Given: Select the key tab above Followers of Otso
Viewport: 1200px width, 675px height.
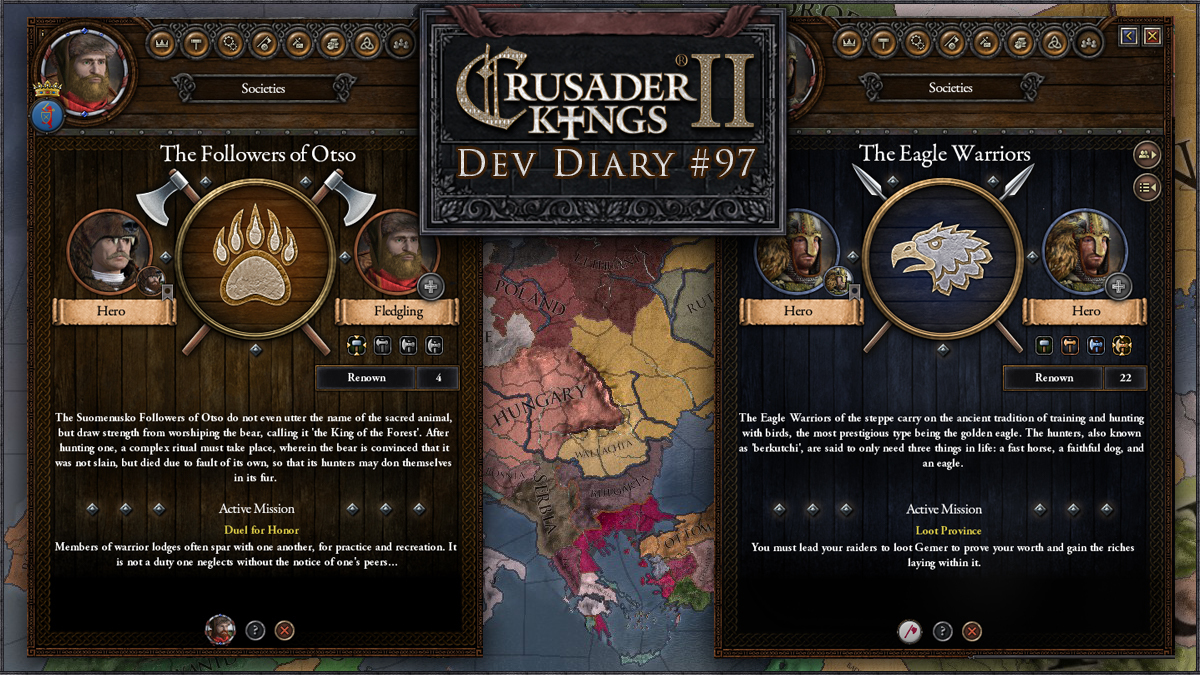Looking at the screenshot, I should click(264, 43).
